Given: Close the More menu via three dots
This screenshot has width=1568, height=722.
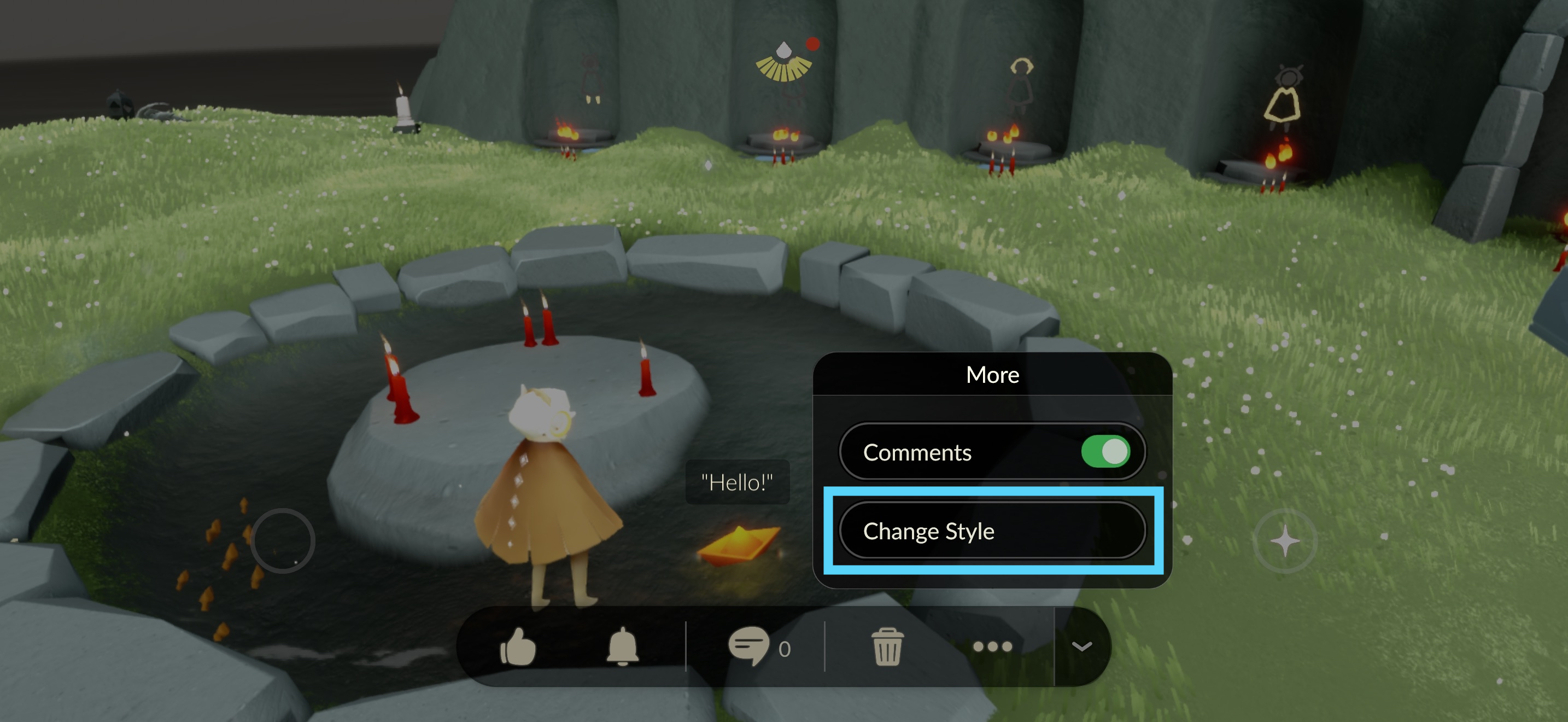Looking at the screenshot, I should (x=992, y=647).
